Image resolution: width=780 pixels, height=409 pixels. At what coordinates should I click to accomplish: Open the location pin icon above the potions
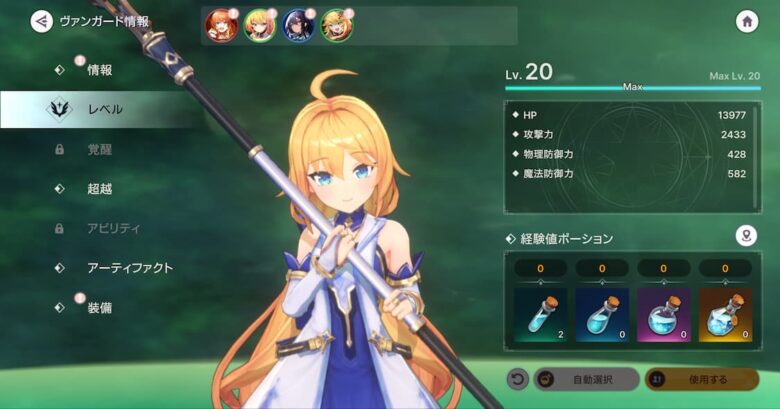click(x=745, y=236)
